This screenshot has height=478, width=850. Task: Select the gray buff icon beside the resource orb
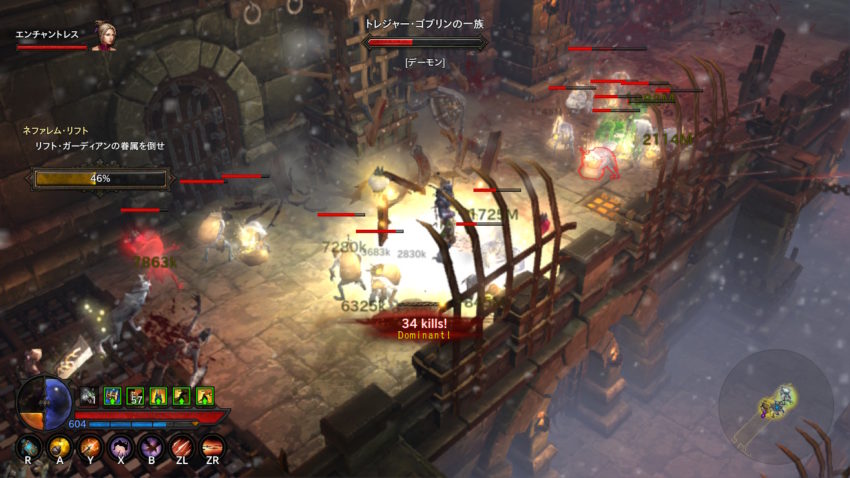click(x=89, y=397)
